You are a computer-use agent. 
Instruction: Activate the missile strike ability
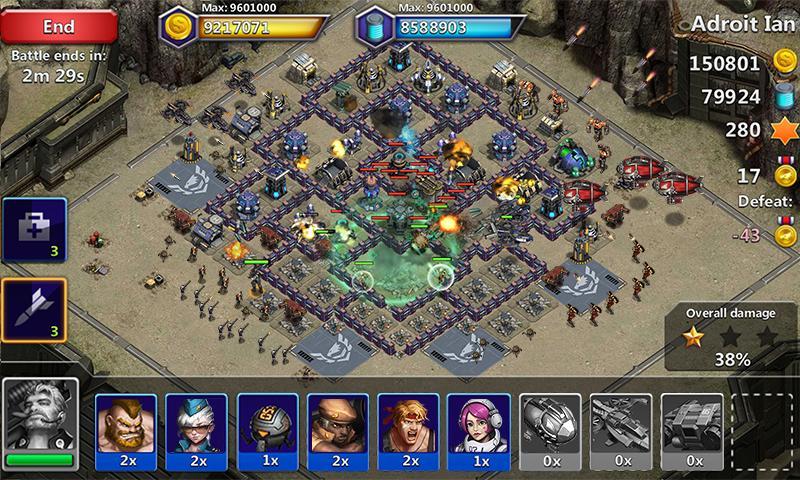pos(33,312)
